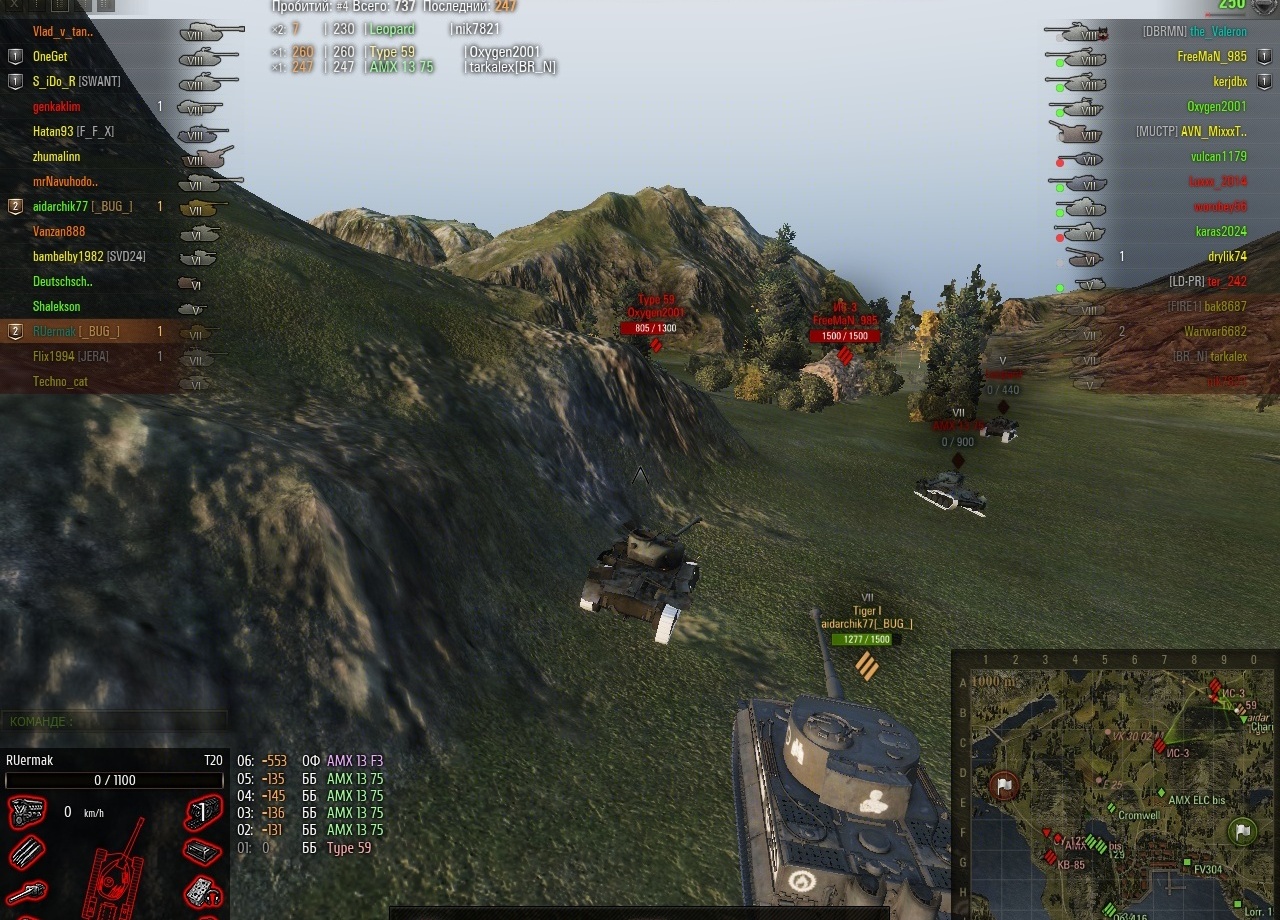
Task: Ping the AMX ELC bis marker on minimap
Action: (x=1162, y=793)
